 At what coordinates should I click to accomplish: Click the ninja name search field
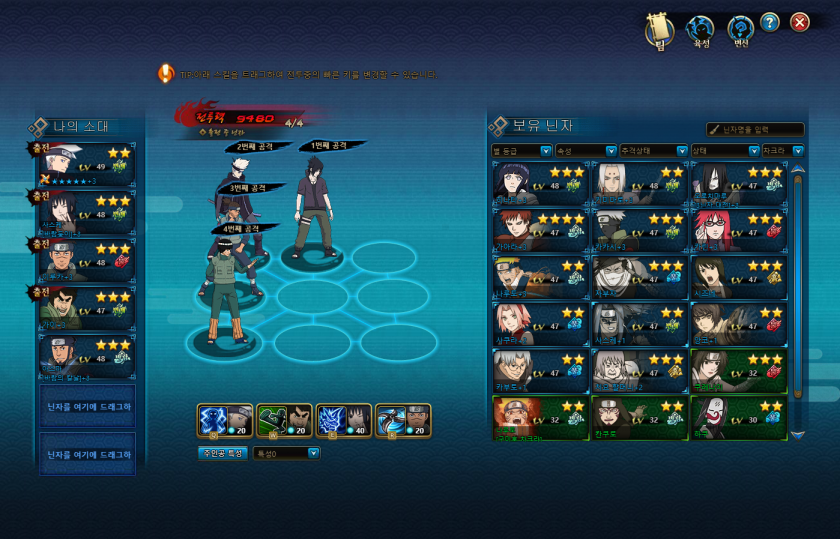click(x=755, y=129)
